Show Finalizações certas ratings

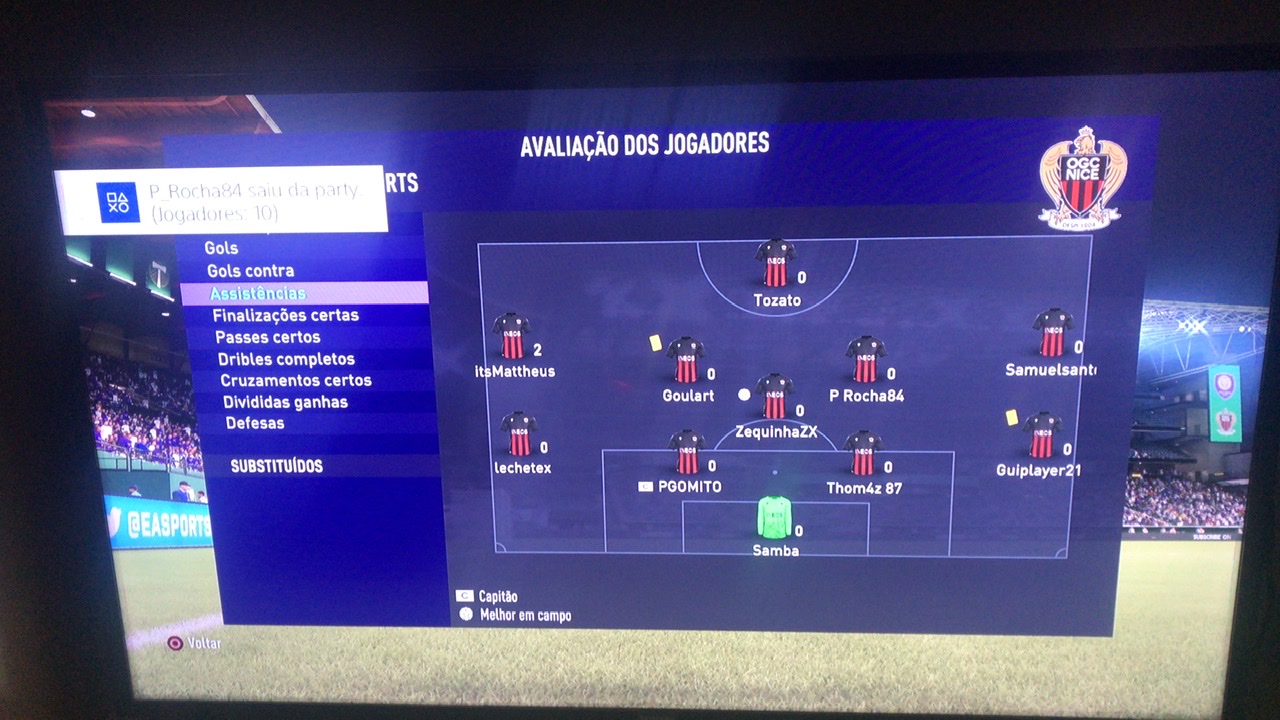(285, 316)
